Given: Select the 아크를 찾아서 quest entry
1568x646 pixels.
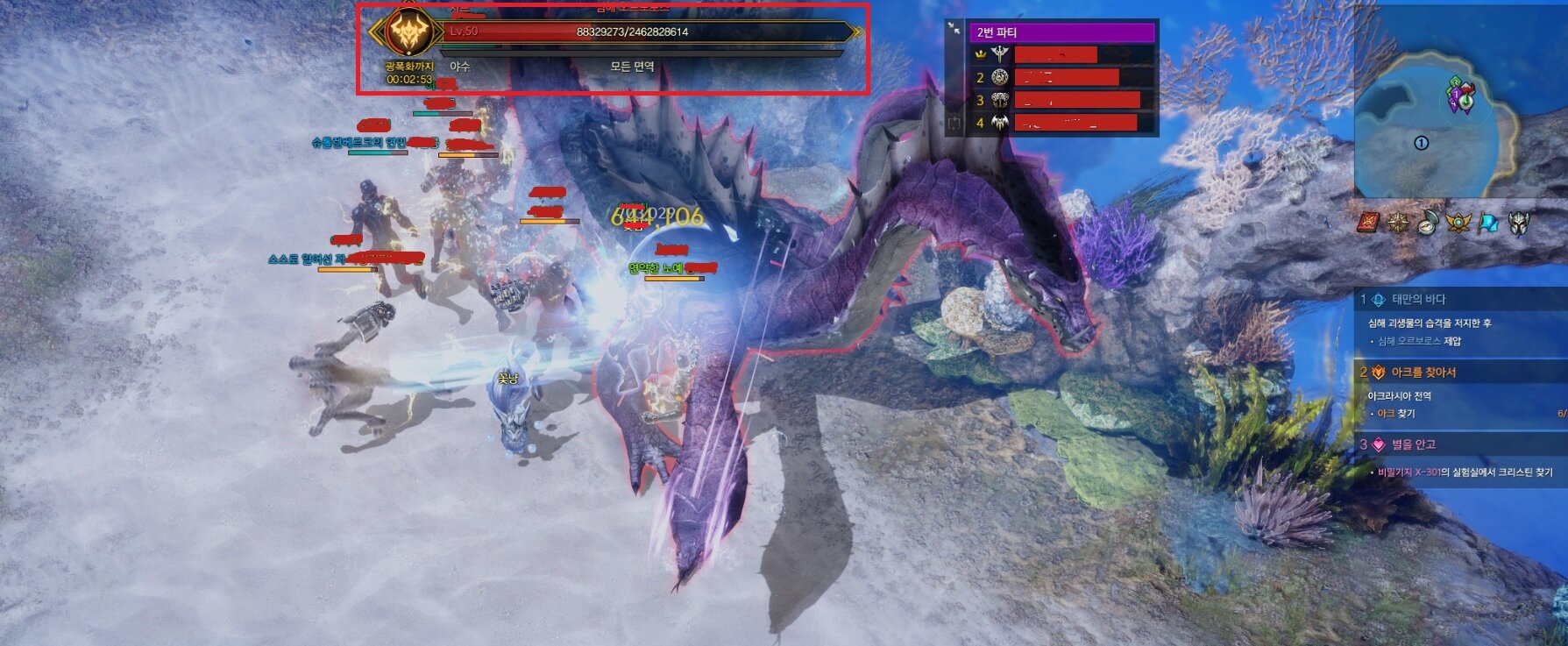Looking at the screenshot, I should tap(1423, 373).
